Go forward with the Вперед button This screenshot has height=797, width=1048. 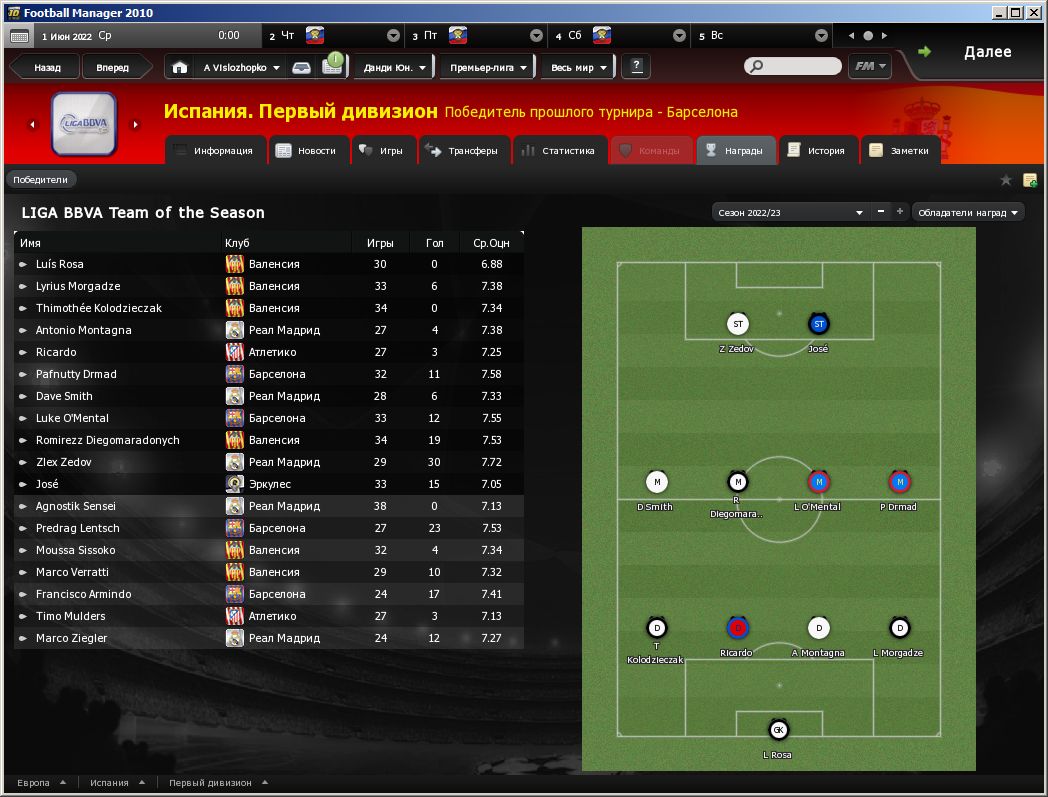pyautogui.click(x=112, y=68)
